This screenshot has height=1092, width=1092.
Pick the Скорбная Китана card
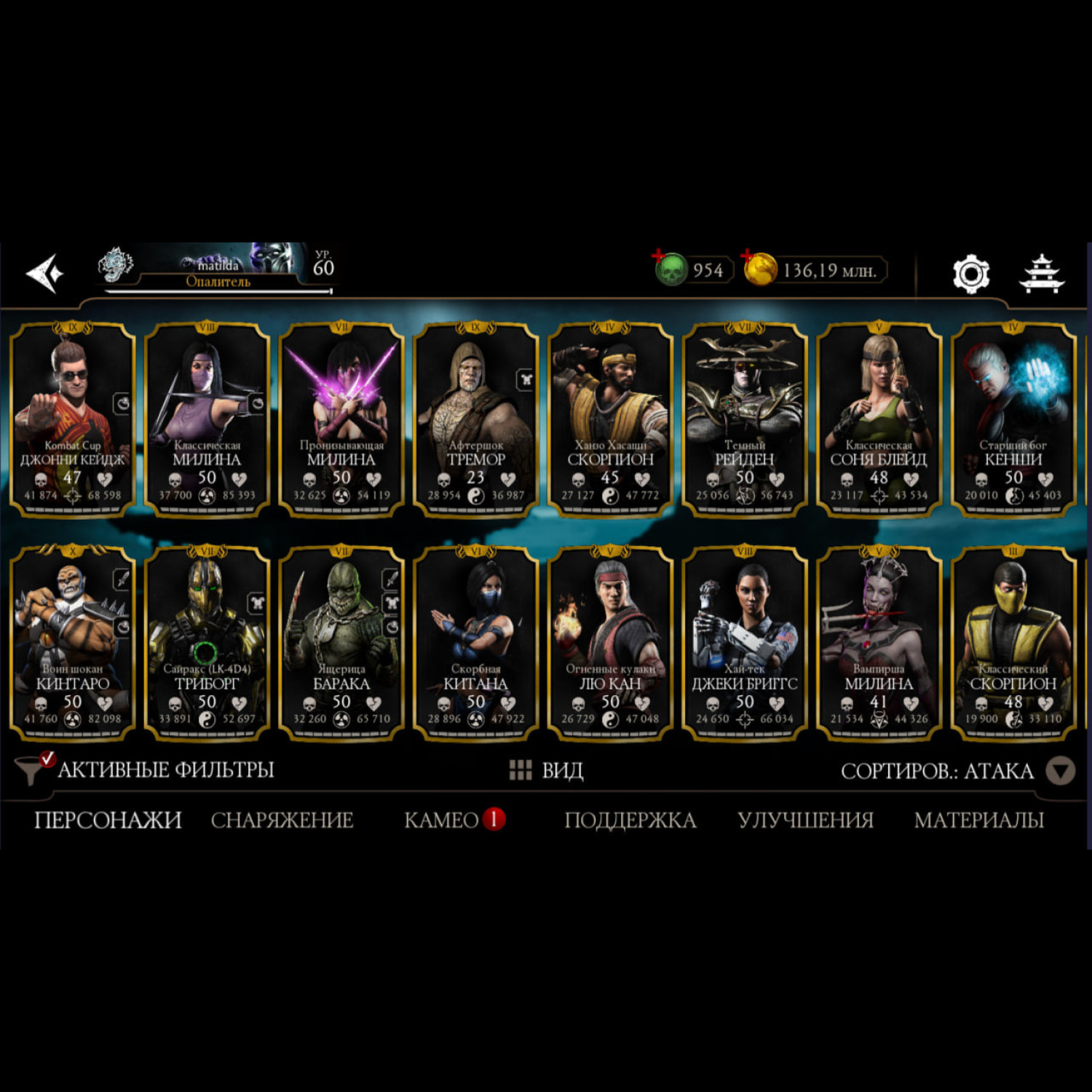point(475,643)
